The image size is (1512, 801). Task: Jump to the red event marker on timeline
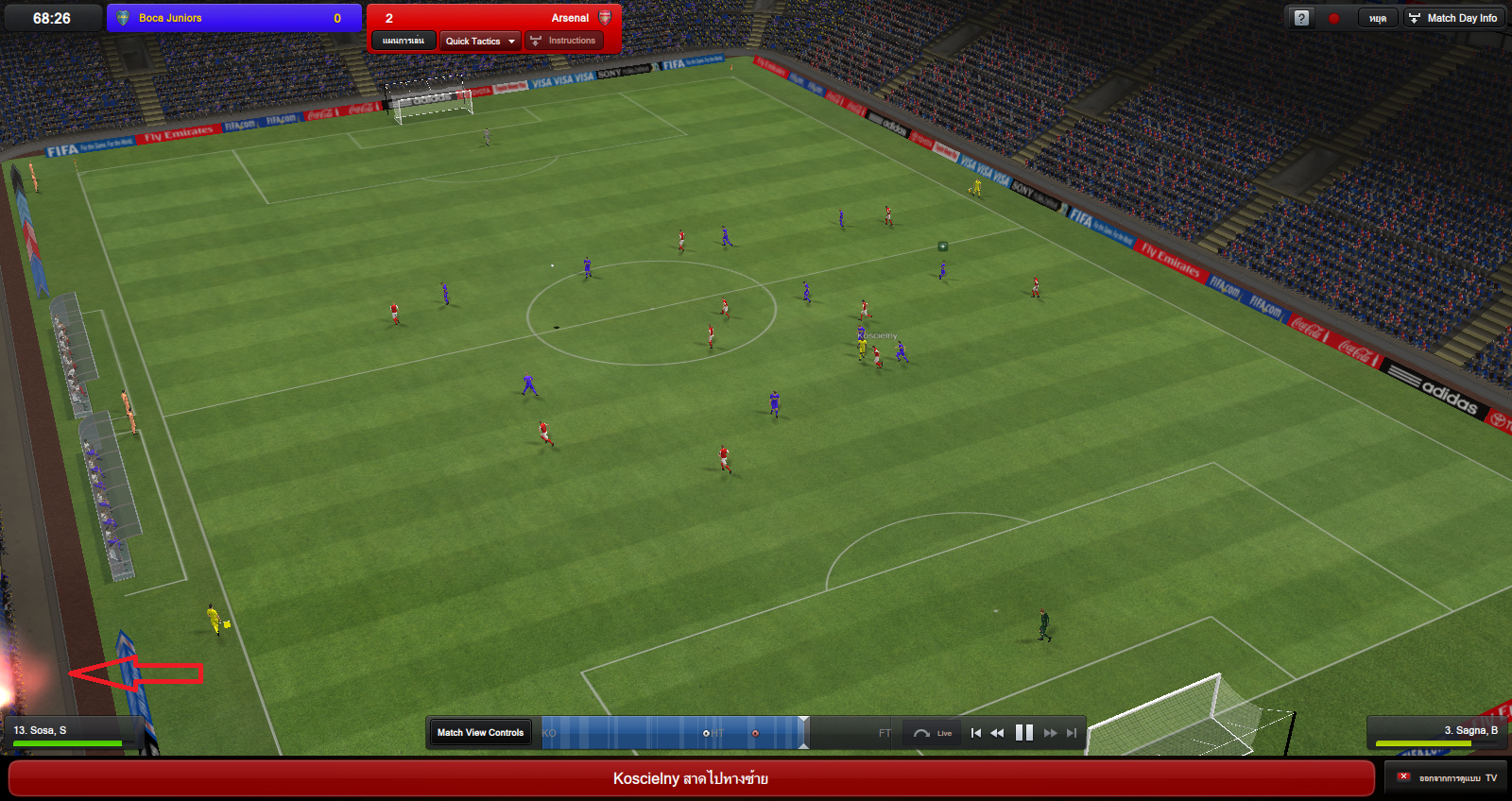tap(755, 733)
